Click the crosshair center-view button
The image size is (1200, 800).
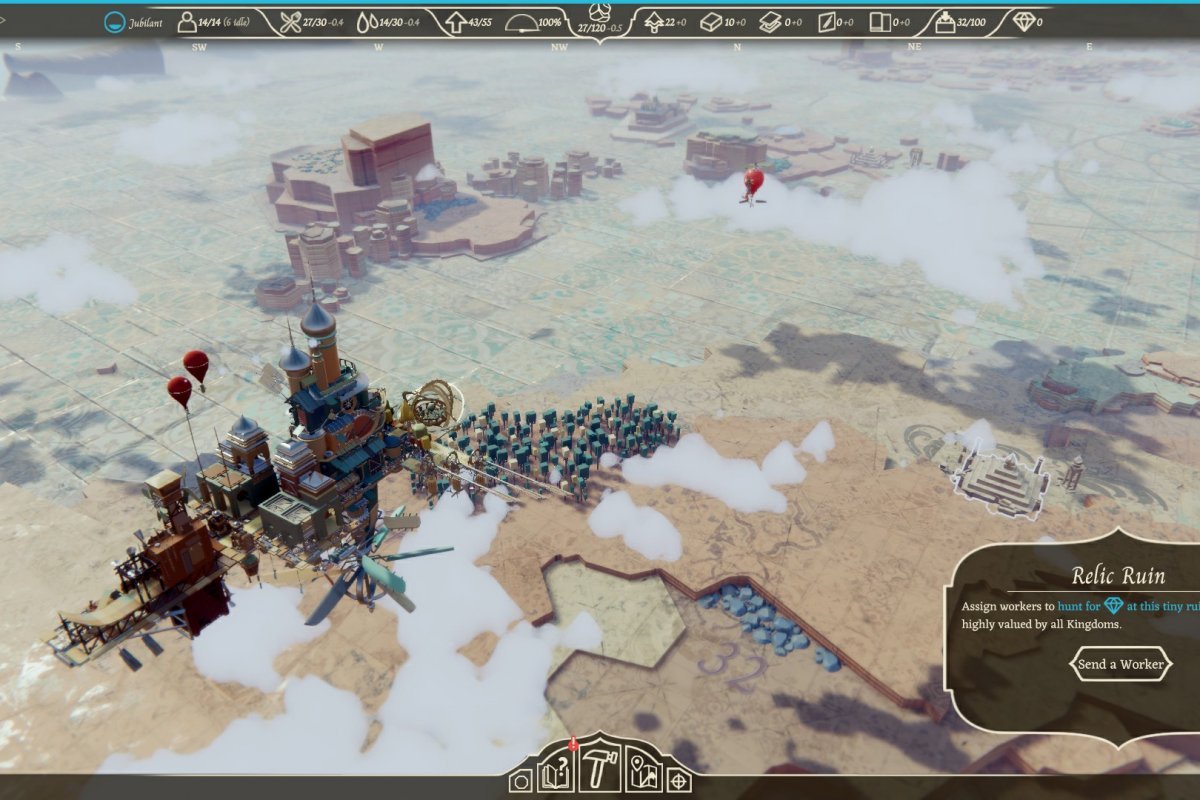point(679,780)
